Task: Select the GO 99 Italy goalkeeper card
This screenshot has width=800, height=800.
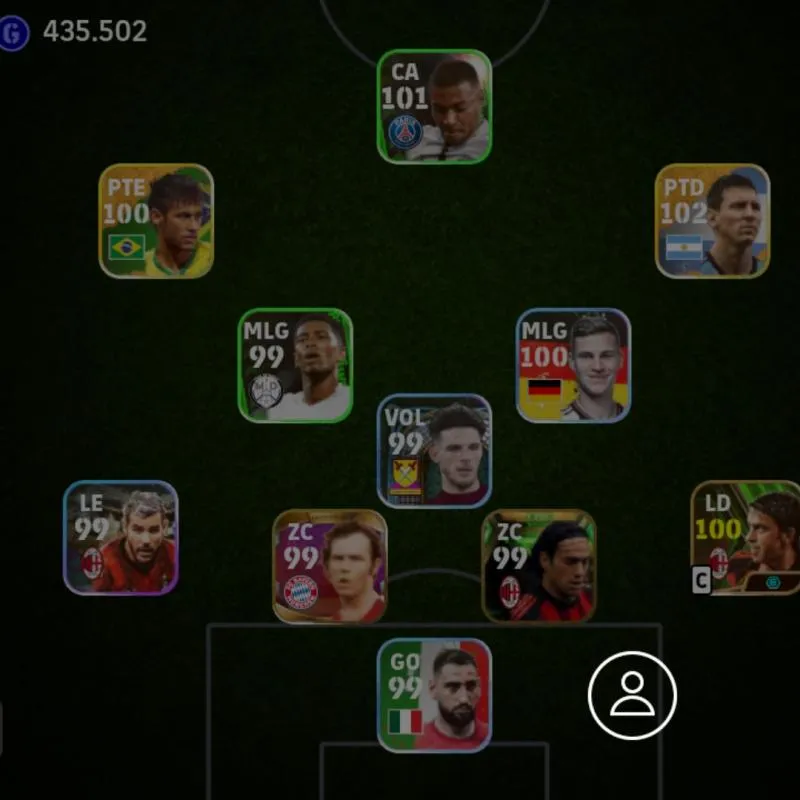Action: (434, 695)
